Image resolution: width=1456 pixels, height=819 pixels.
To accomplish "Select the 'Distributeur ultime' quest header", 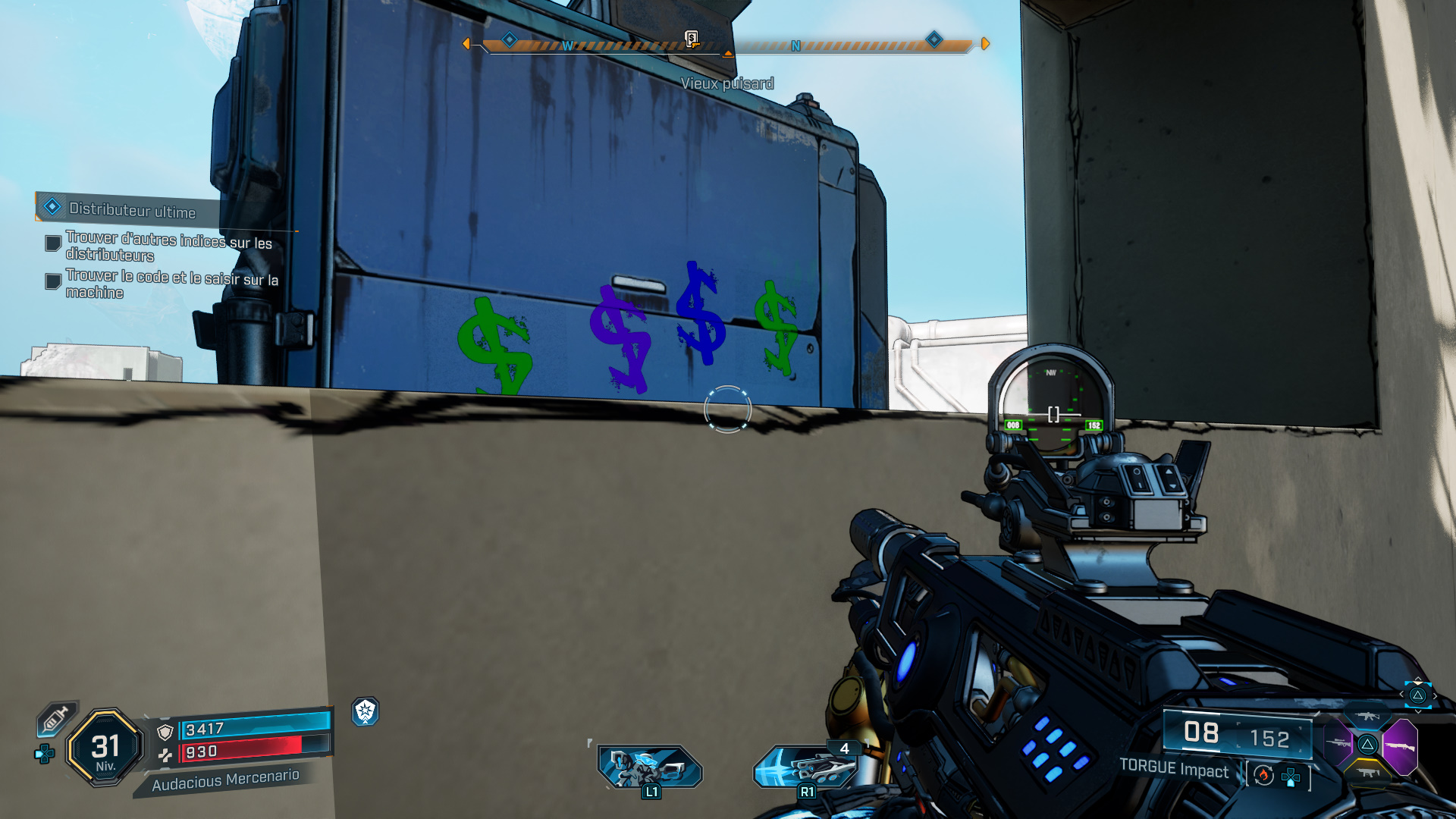I will point(133,213).
